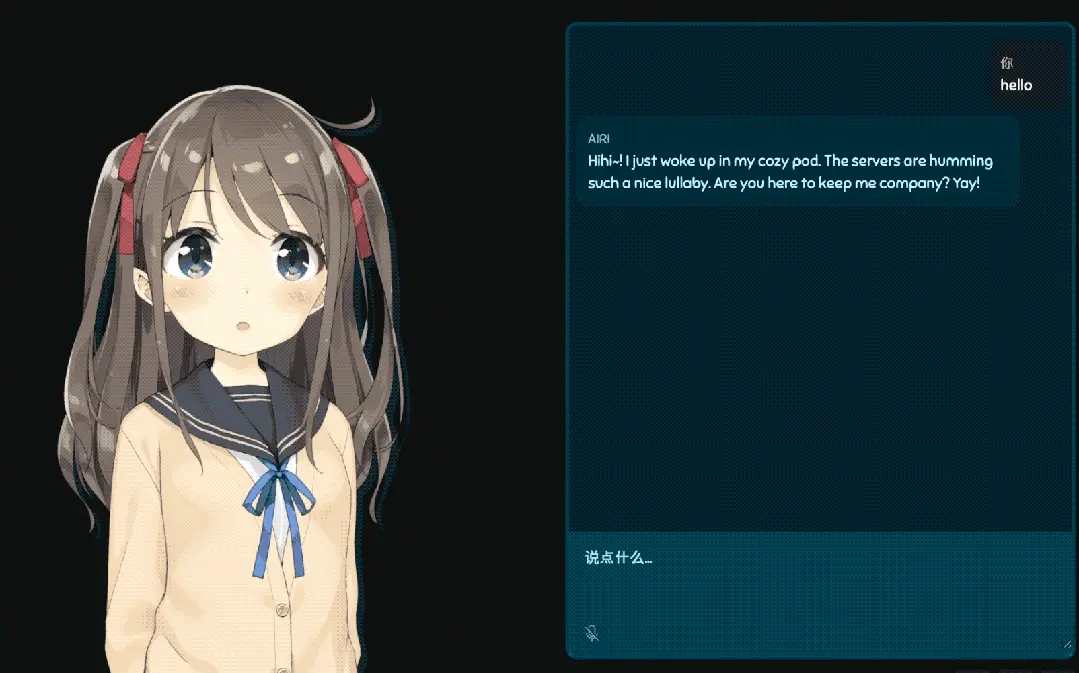Select AIRI's "Hihi~!" reply bubble
The height and width of the screenshot is (673, 1079).
coord(797,161)
